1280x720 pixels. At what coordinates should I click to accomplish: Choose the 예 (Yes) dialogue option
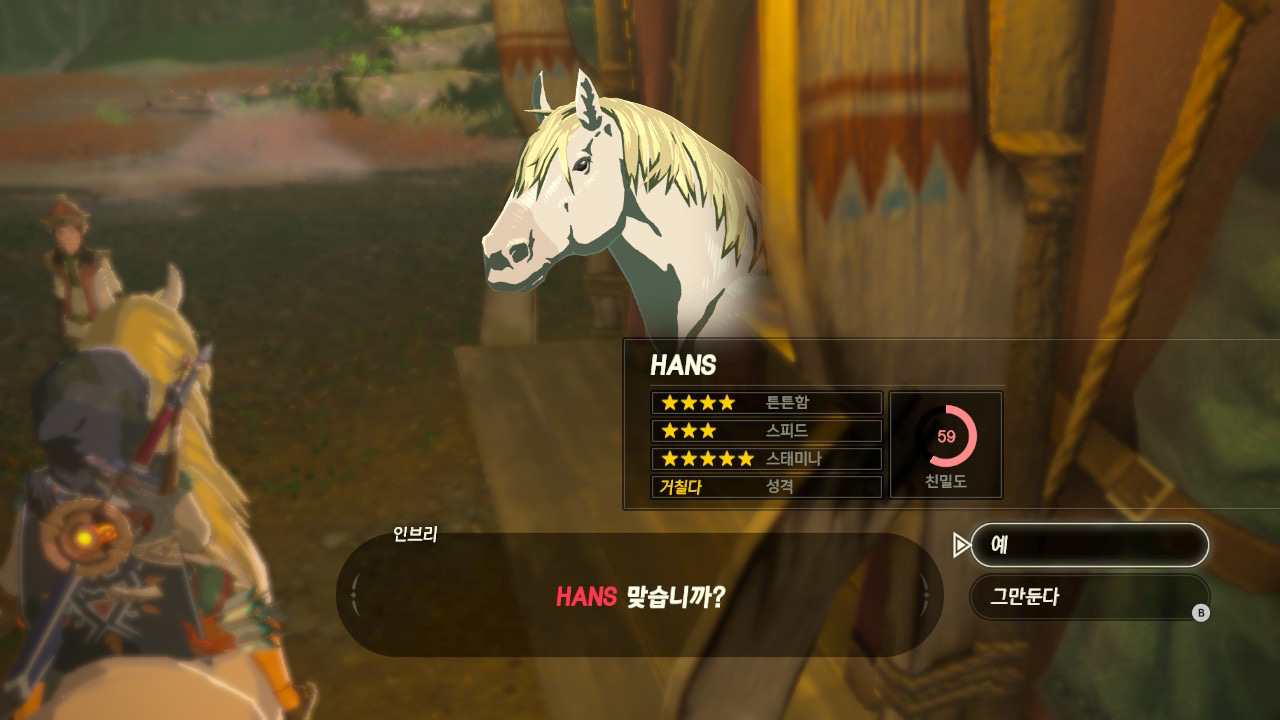click(1089, 545)
